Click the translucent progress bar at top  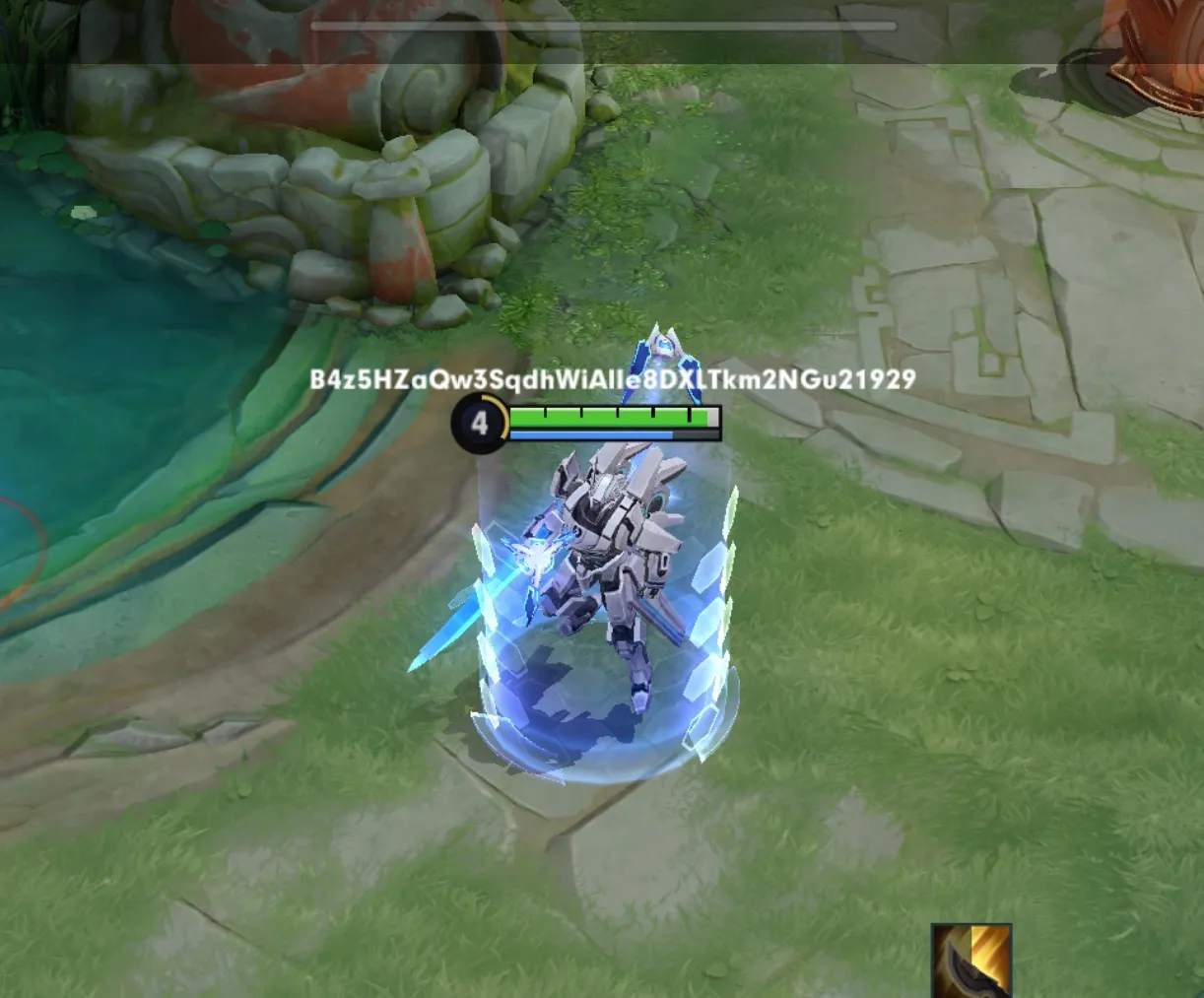(603, 27)
